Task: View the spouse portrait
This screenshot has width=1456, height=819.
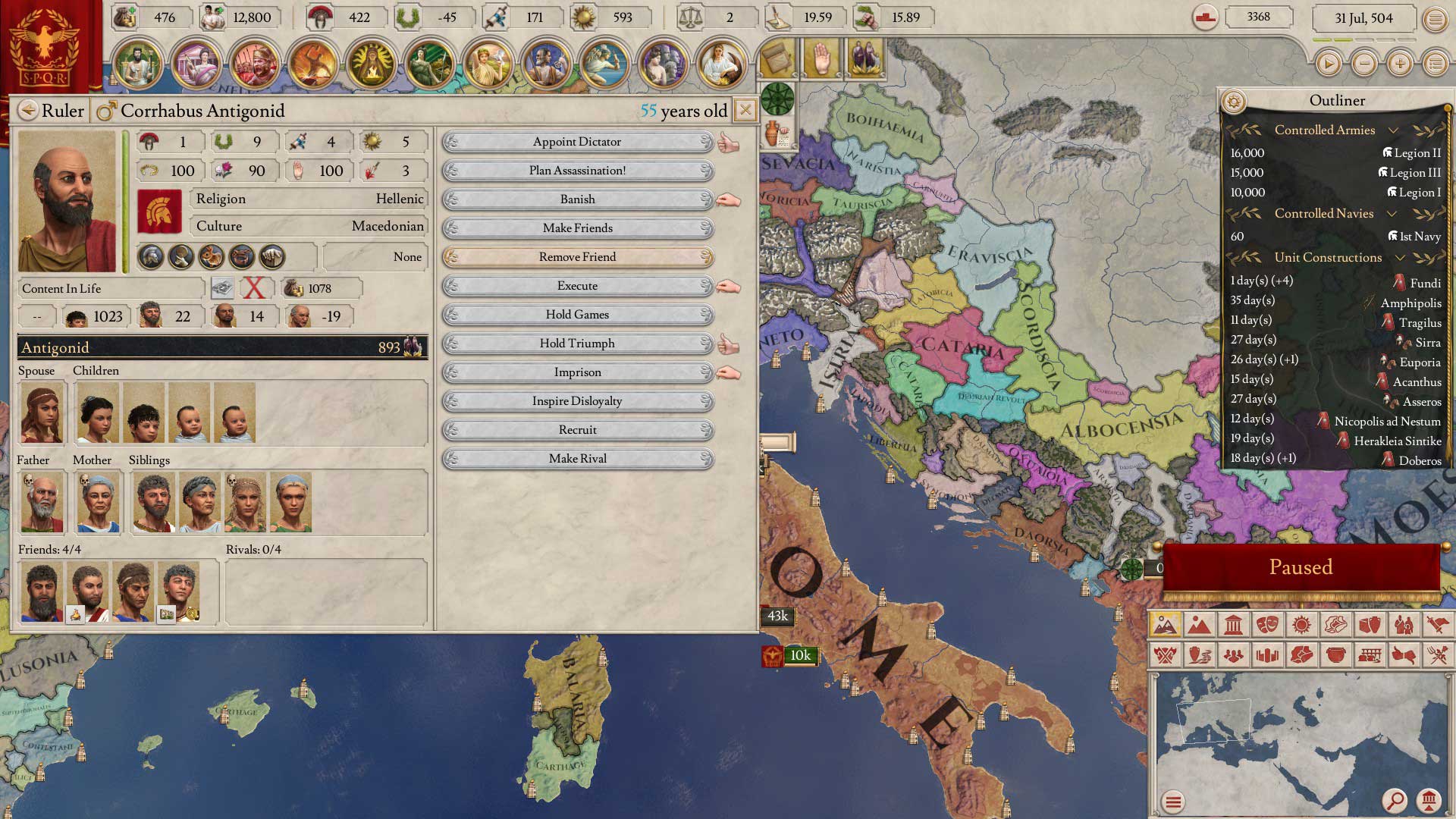Action: [42, 413]
